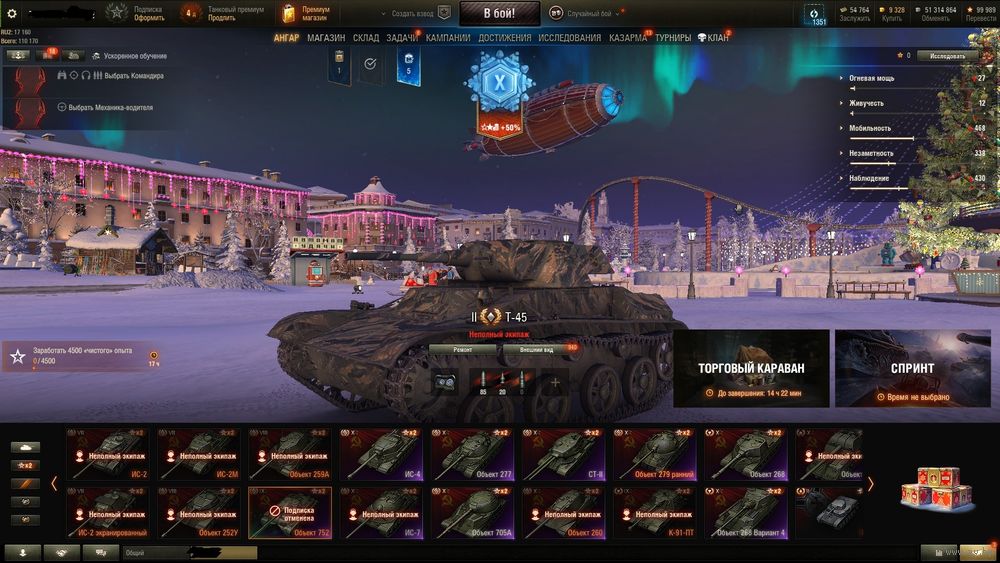The image size is (1000, 563).
Task: Repair the tank with the Ремонт button
Action: (x=462, y=350)
